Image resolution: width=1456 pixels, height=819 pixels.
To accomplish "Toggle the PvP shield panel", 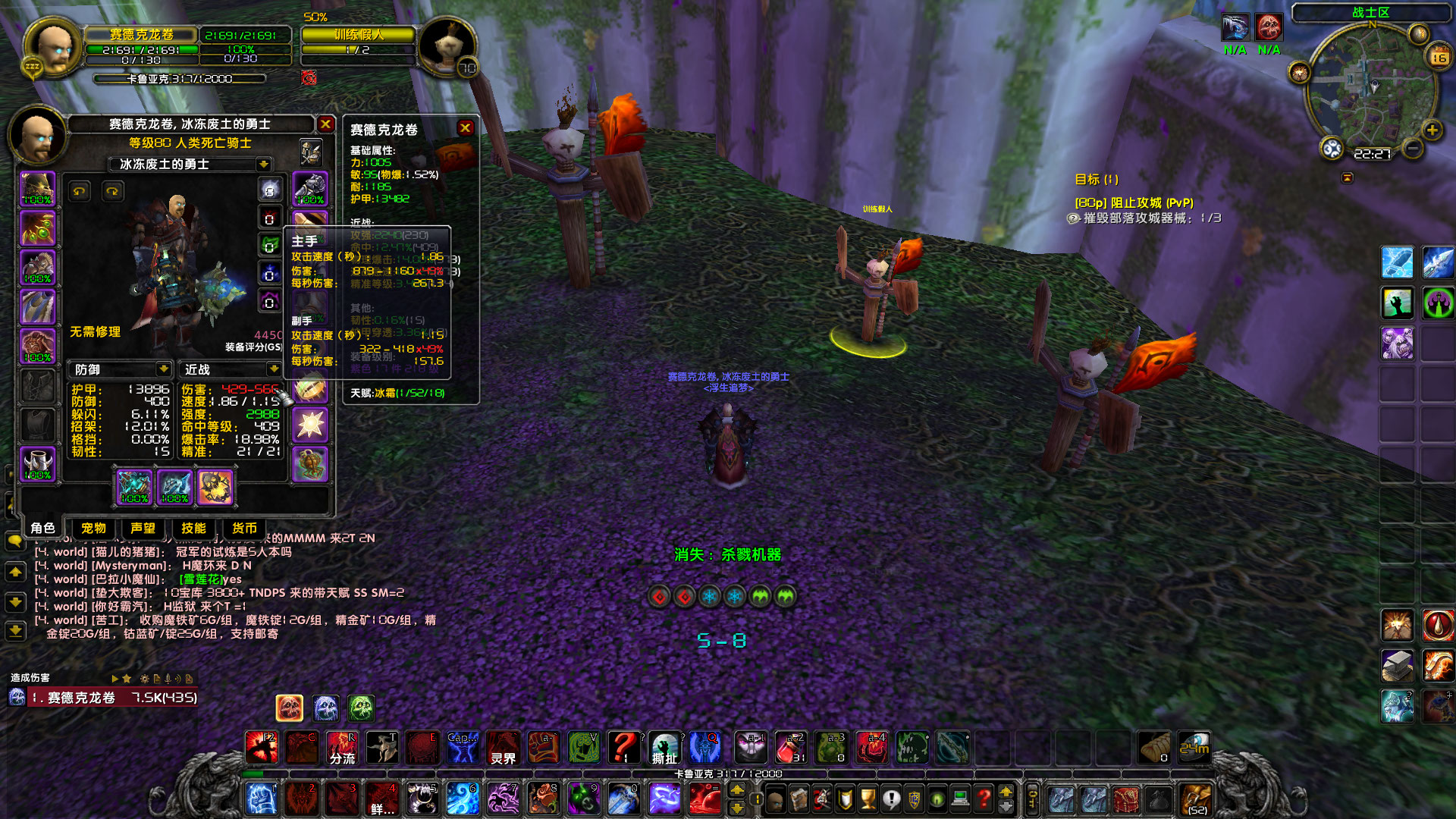I will pos(914,799).
